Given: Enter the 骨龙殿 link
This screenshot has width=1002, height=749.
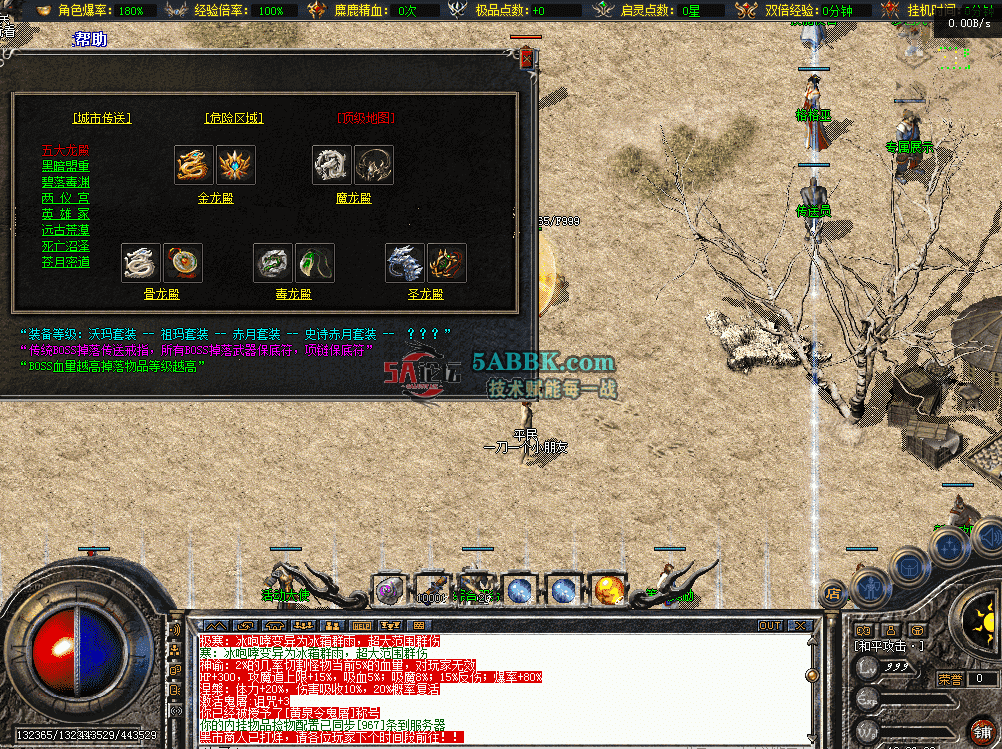Looking at the screenshot, I should [161, 295].
